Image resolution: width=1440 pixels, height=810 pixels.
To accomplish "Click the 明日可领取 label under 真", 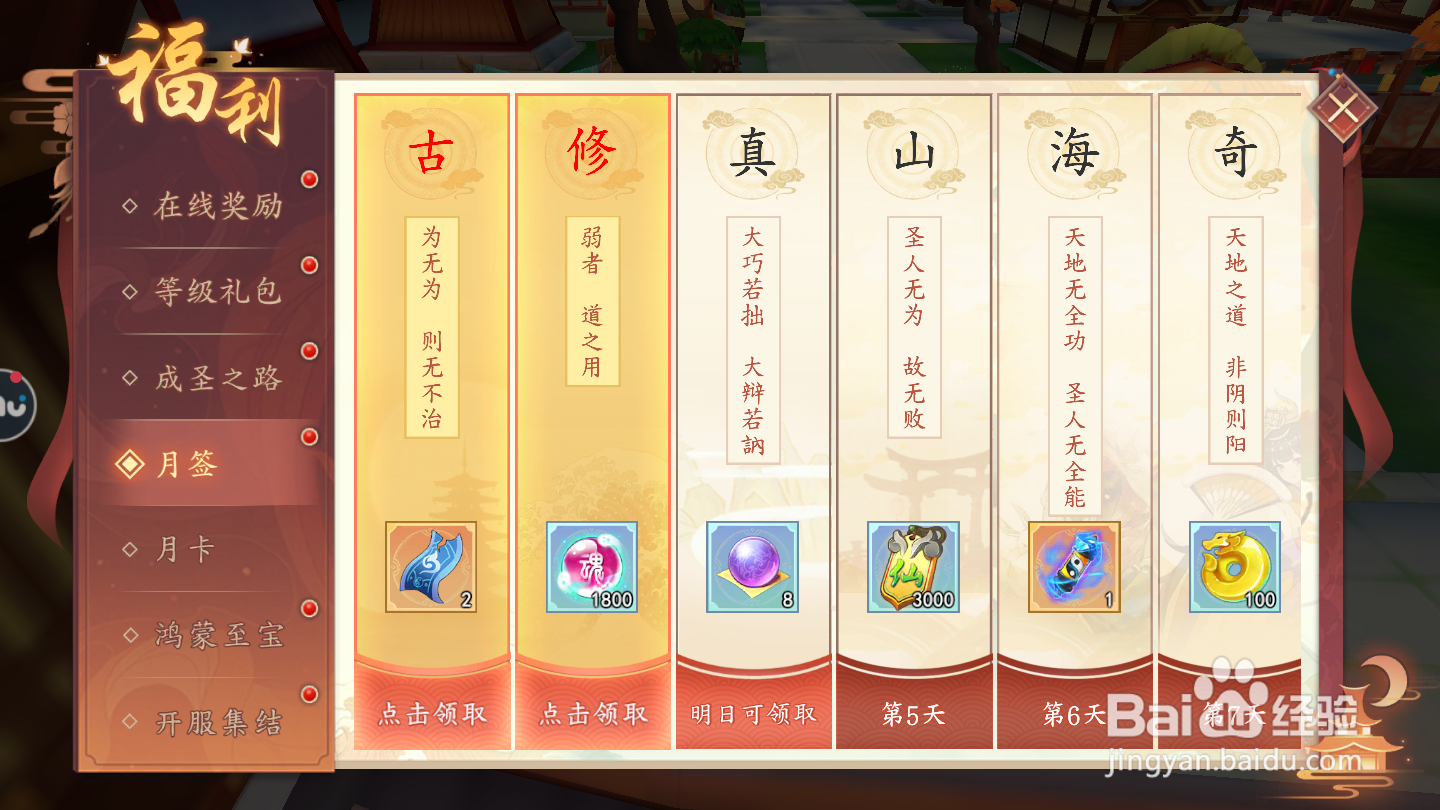I will (x=752, y=713).
